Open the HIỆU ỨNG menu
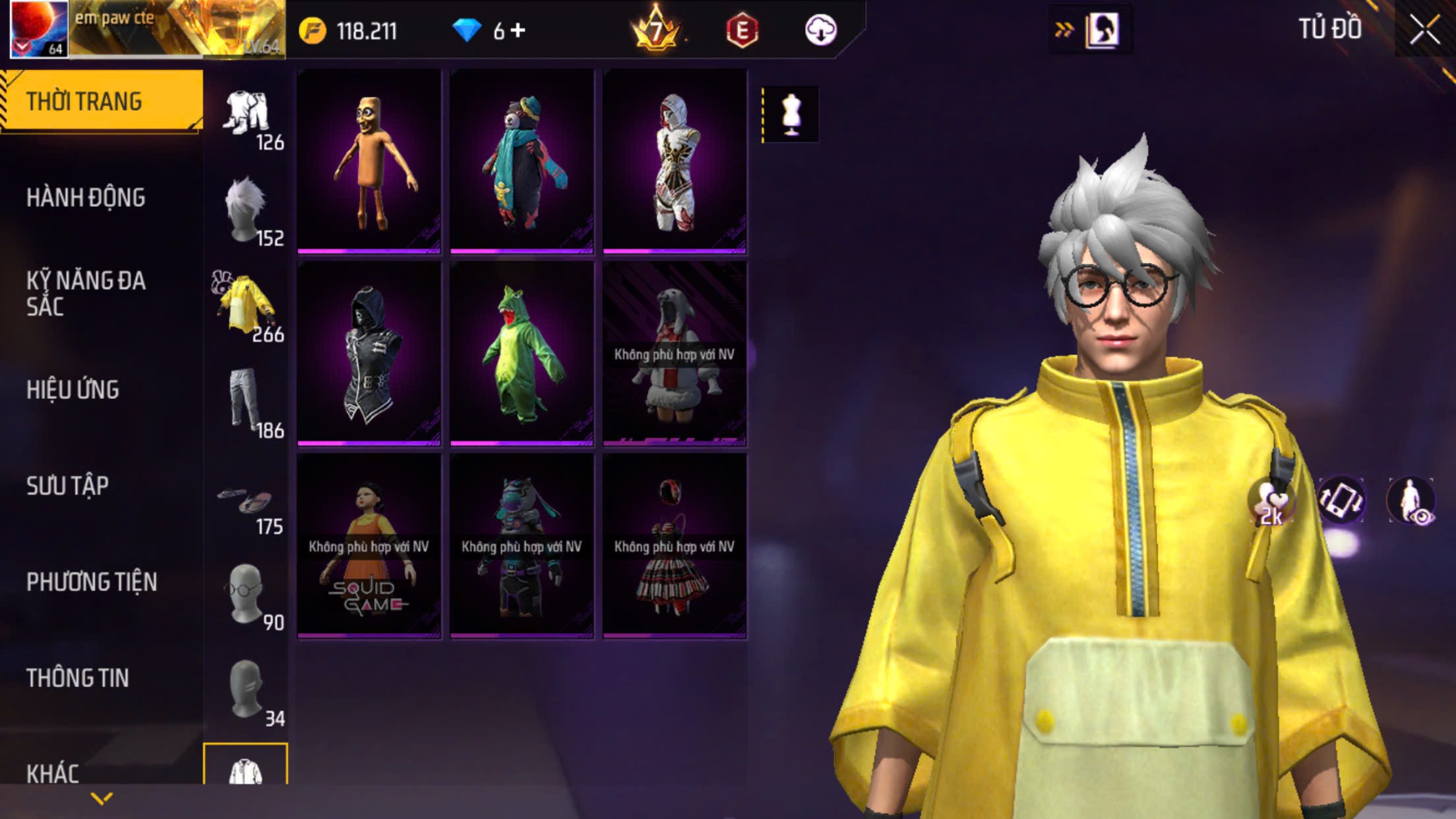Viewport: 1456px width, 819px height. point(73,390)
